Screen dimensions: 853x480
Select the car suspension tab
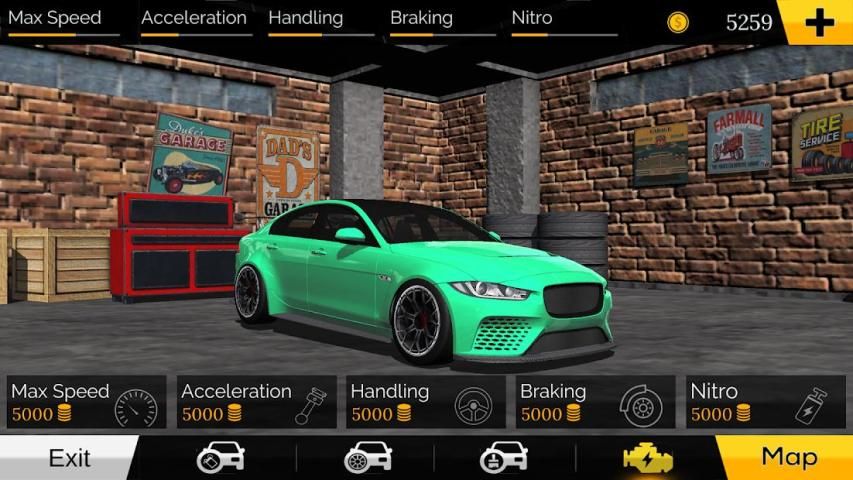pyautogui.click(x=503, y=458)
